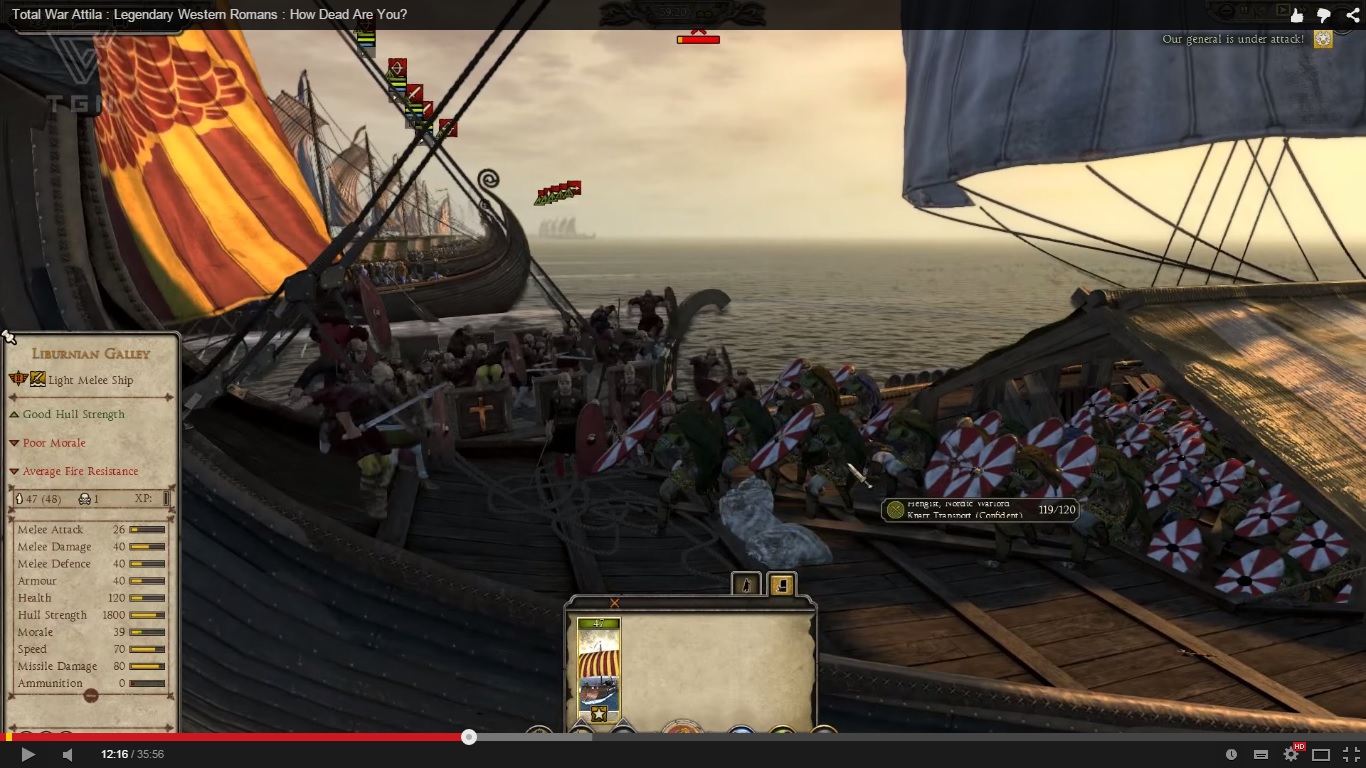
Task: Enter fullscreen video mode
Action: tap(1351, 754)
